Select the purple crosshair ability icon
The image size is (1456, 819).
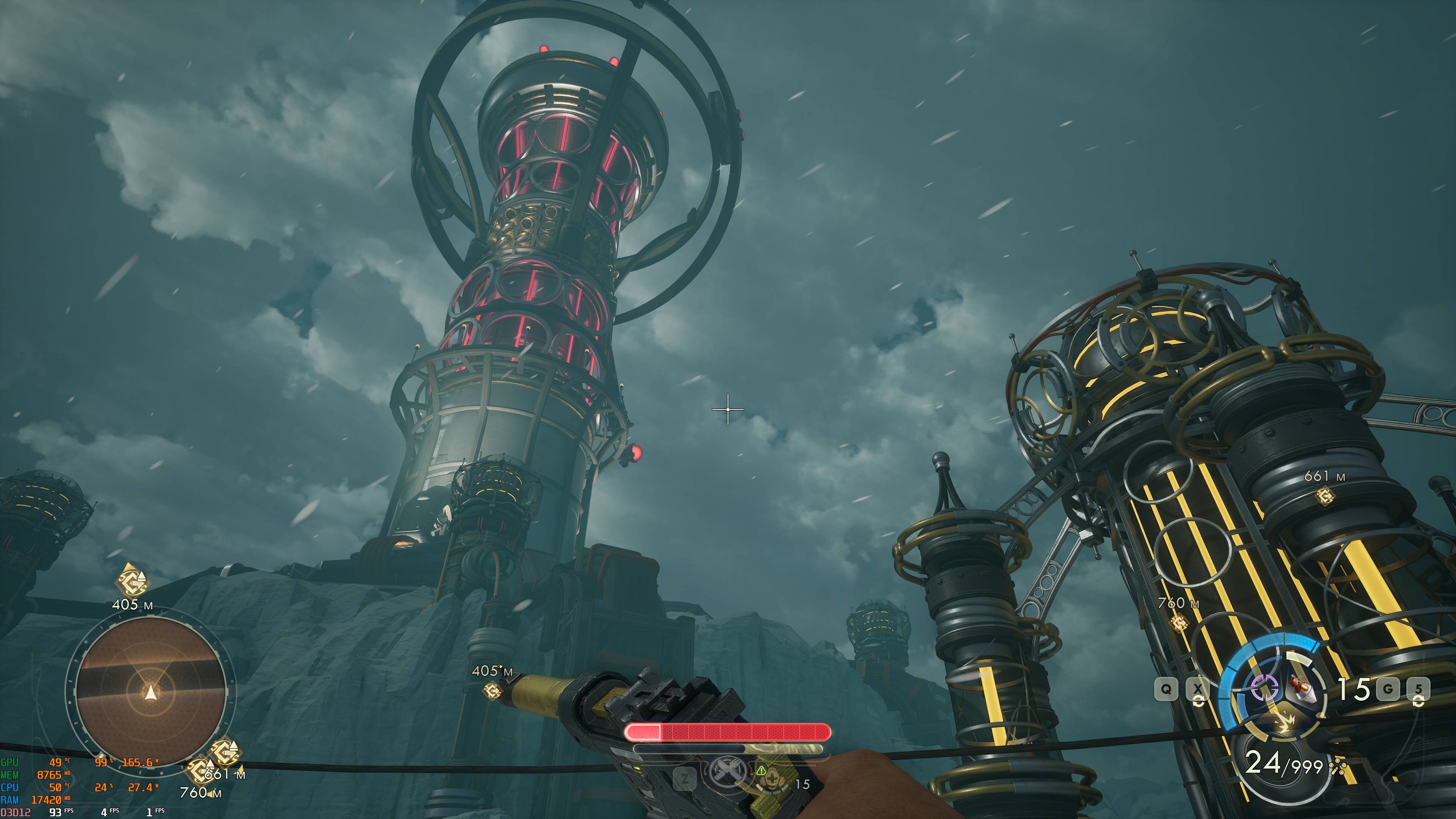click(x=1264, y=687)
